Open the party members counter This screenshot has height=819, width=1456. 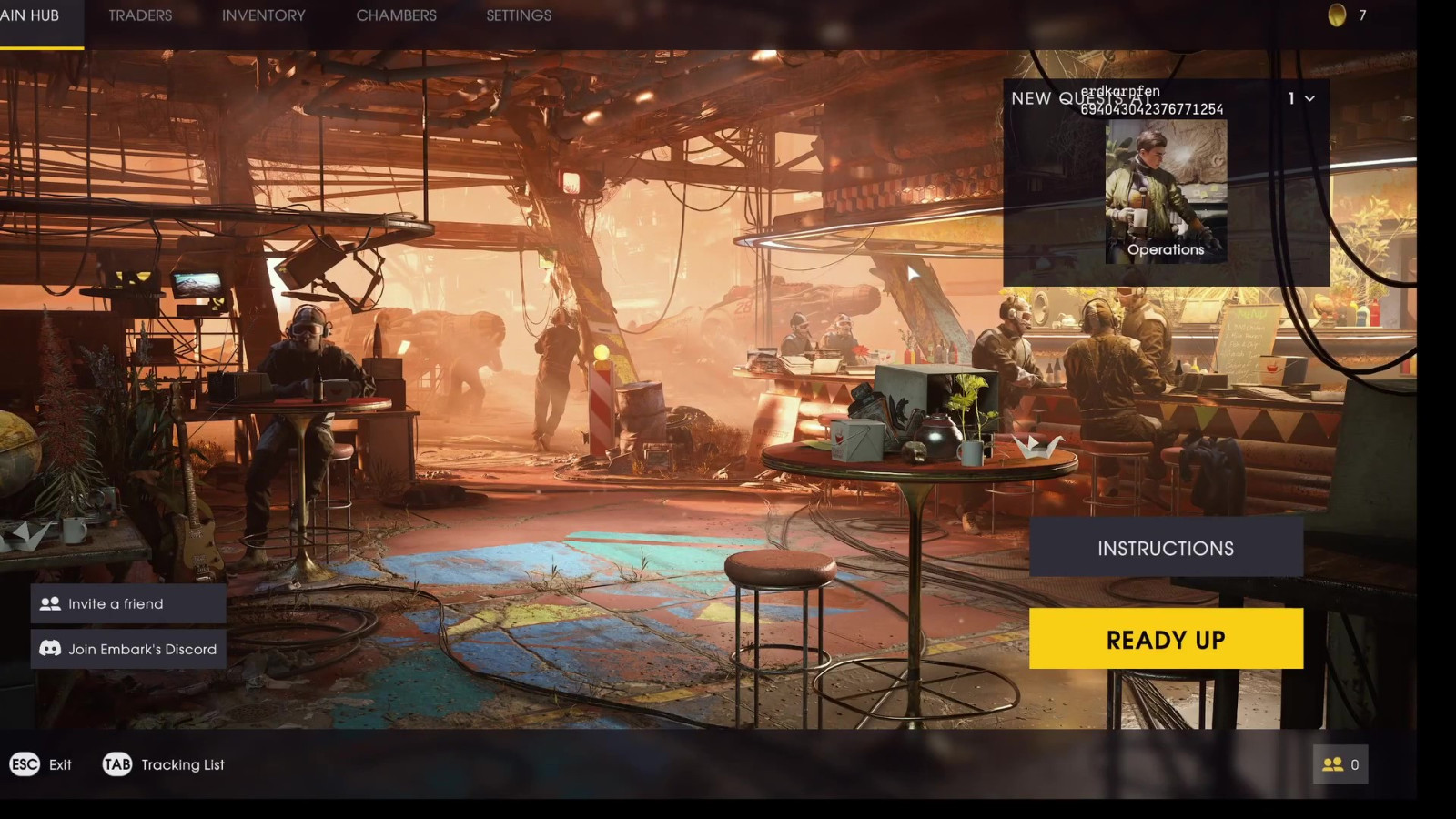[x=1340, y=764]
